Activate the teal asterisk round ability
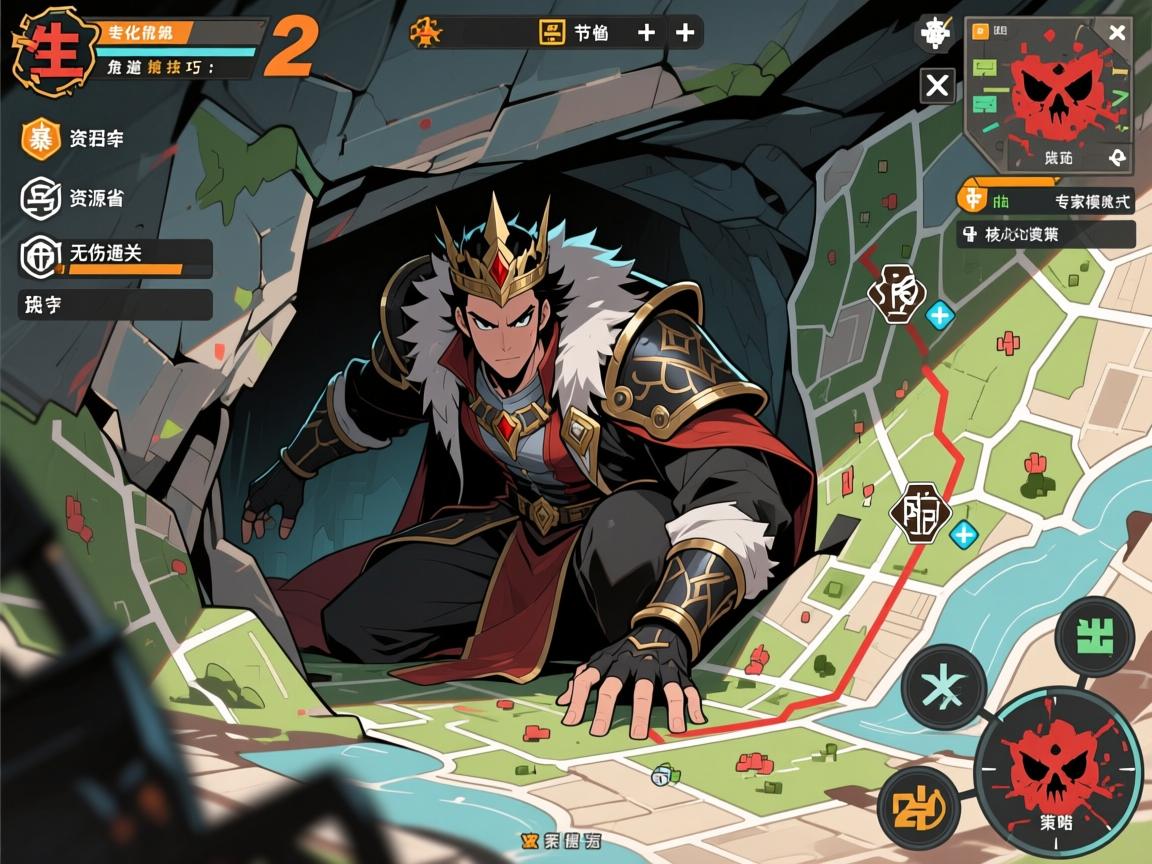This screenshot has width=1152, height=864. (x=943, y=687)
